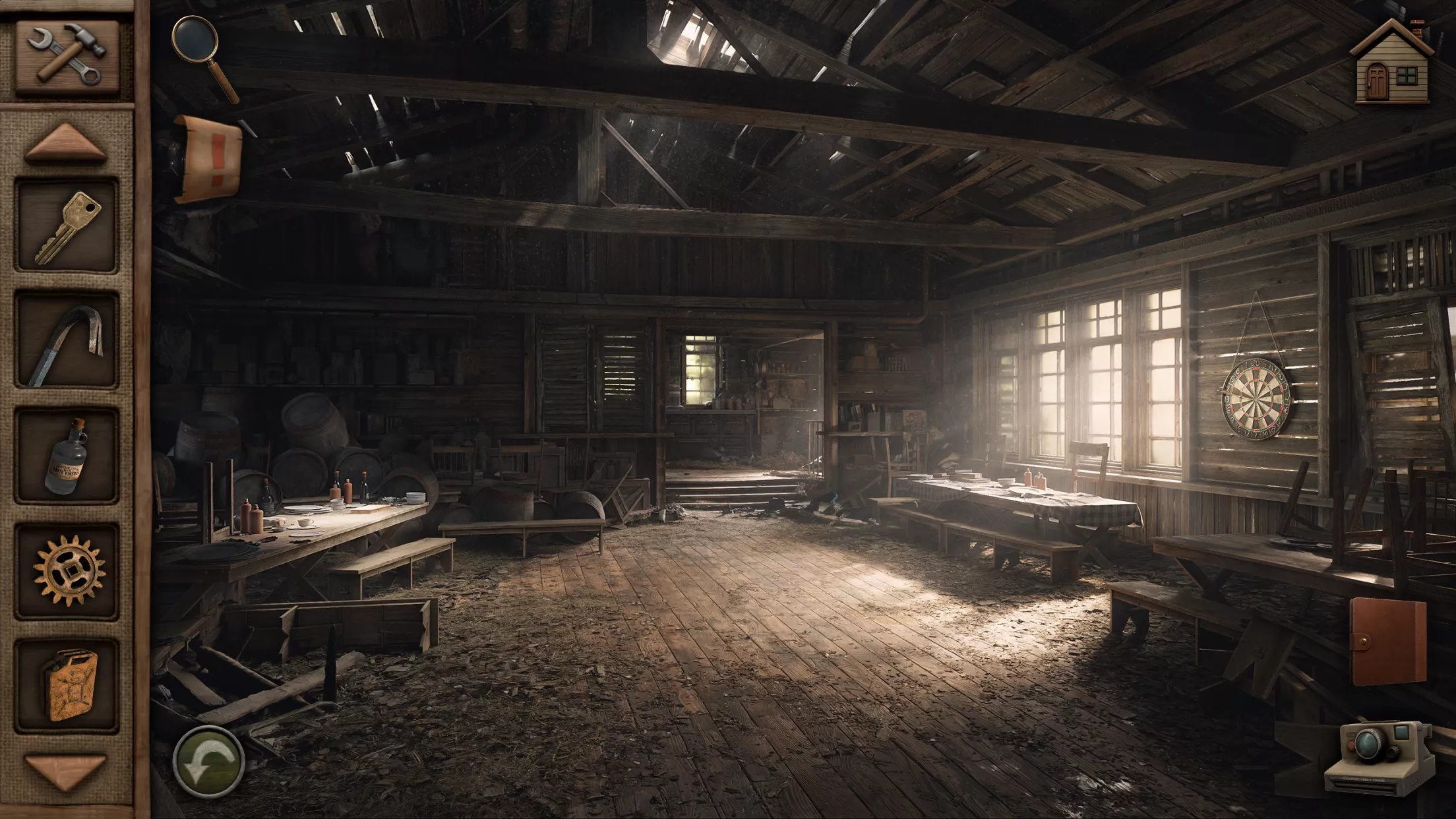The width and height of the screenshot is (1456, 819).
Task: Open the hammer and wrench tools menu
Action: tap(67, 56)
